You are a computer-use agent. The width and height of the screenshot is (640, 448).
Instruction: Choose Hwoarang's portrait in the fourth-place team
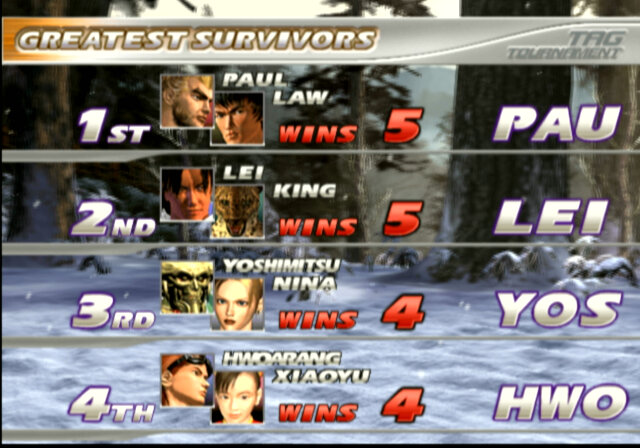186,379
